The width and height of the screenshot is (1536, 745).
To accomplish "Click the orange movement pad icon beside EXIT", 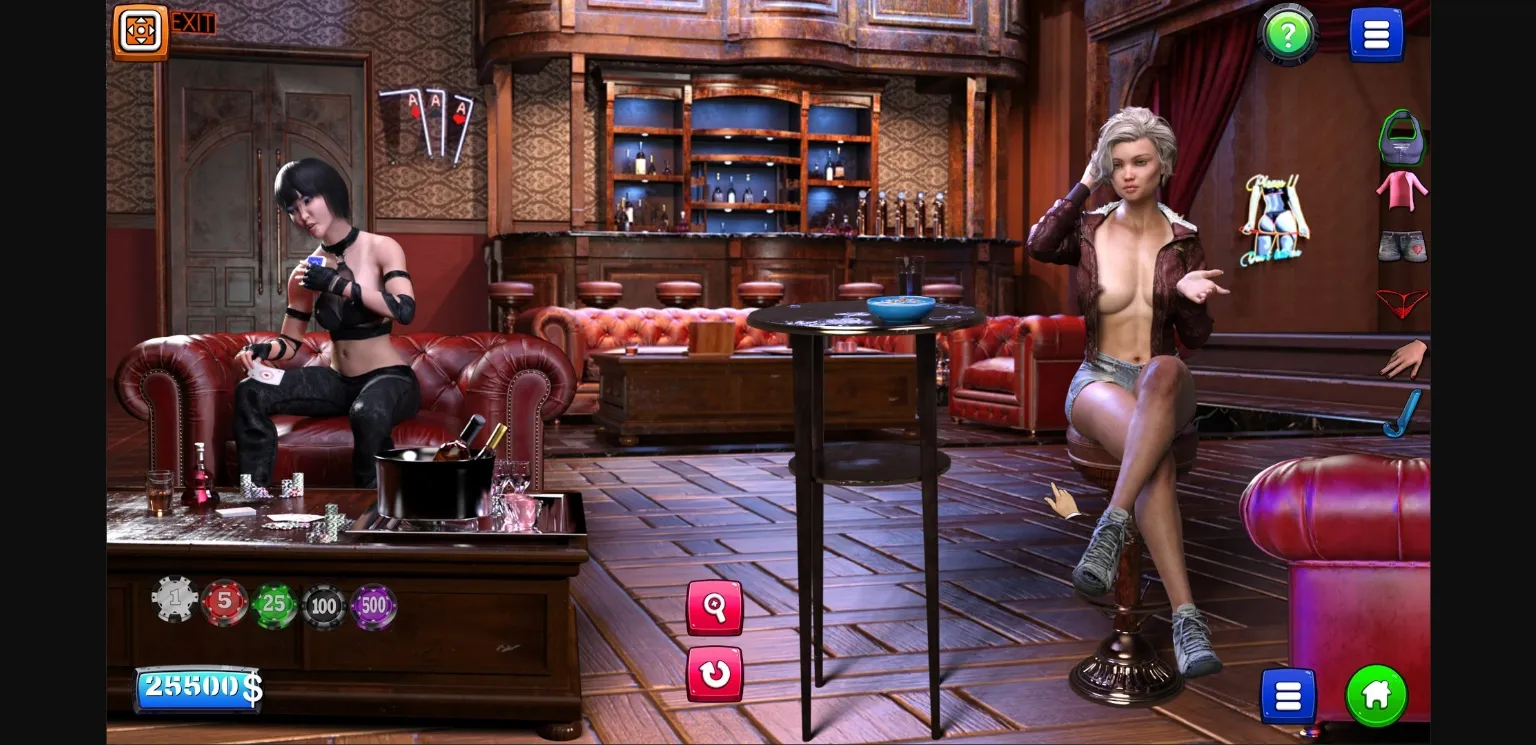I will (x=139, y=28).
